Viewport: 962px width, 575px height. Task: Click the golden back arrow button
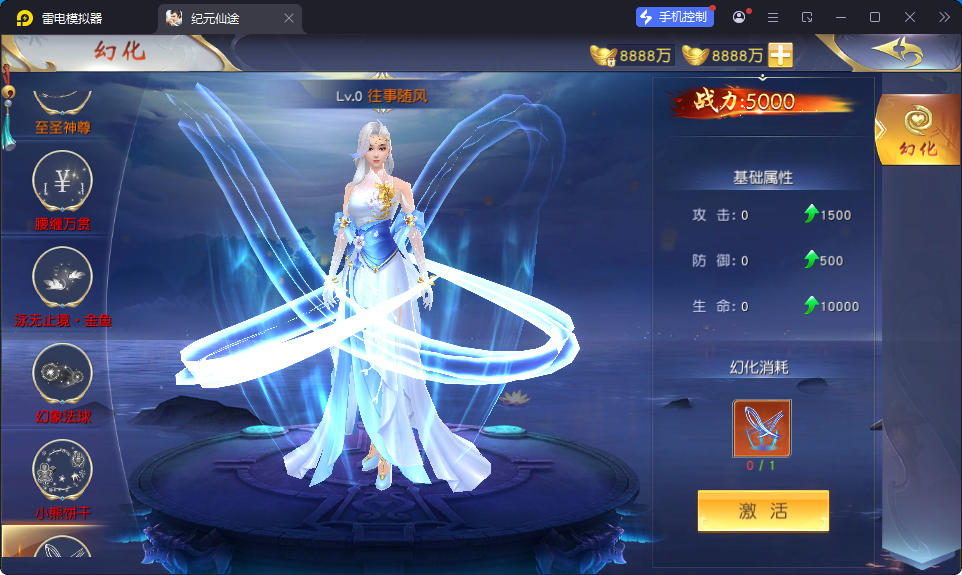point(895,50)
